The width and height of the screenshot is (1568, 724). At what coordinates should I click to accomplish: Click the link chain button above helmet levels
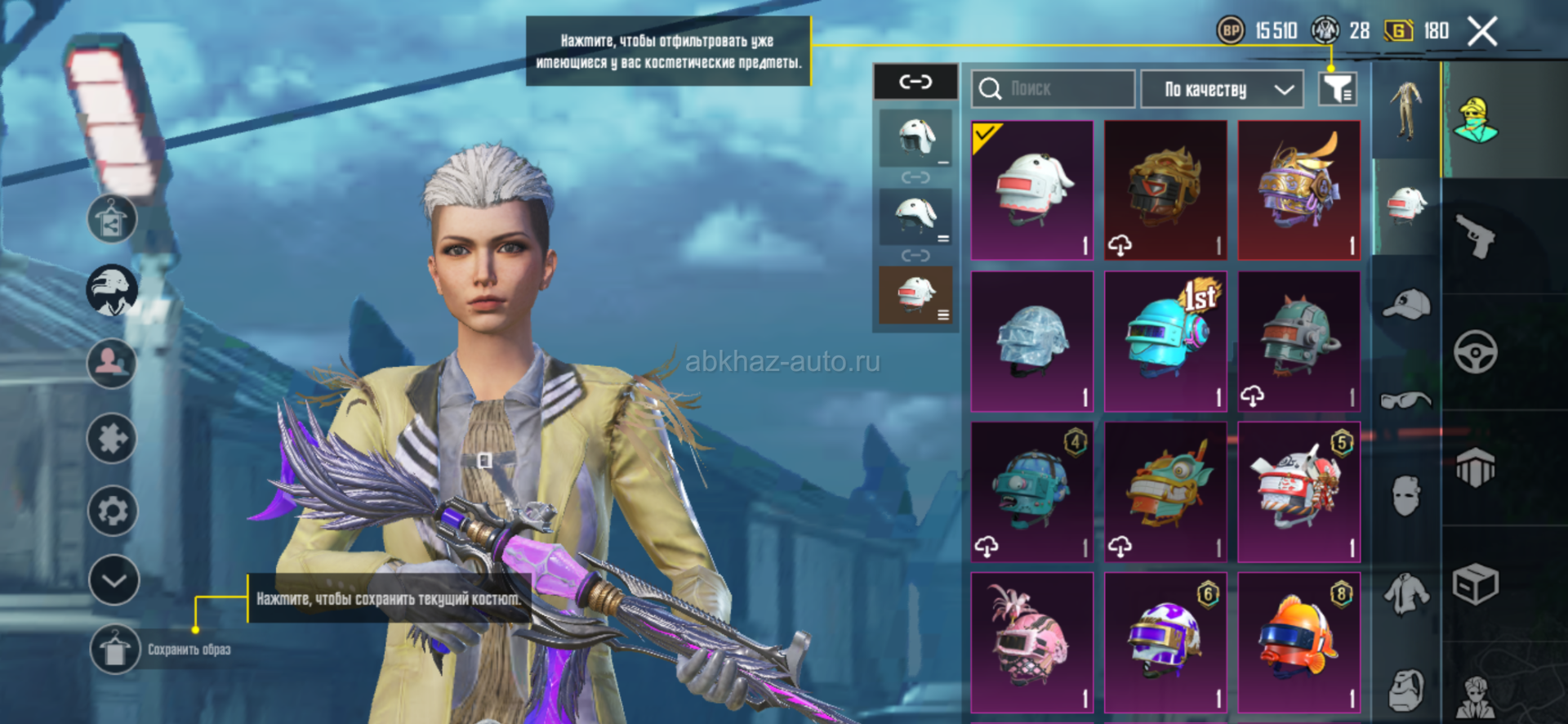coord(915,82)
